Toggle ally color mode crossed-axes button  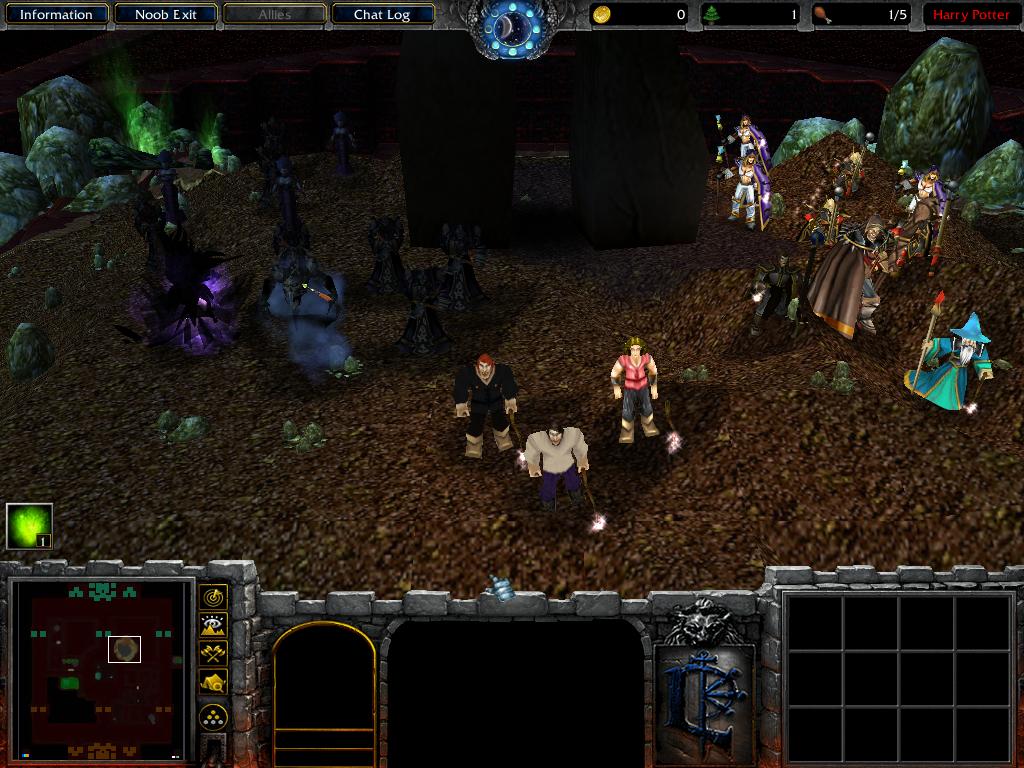coord(213,654)
